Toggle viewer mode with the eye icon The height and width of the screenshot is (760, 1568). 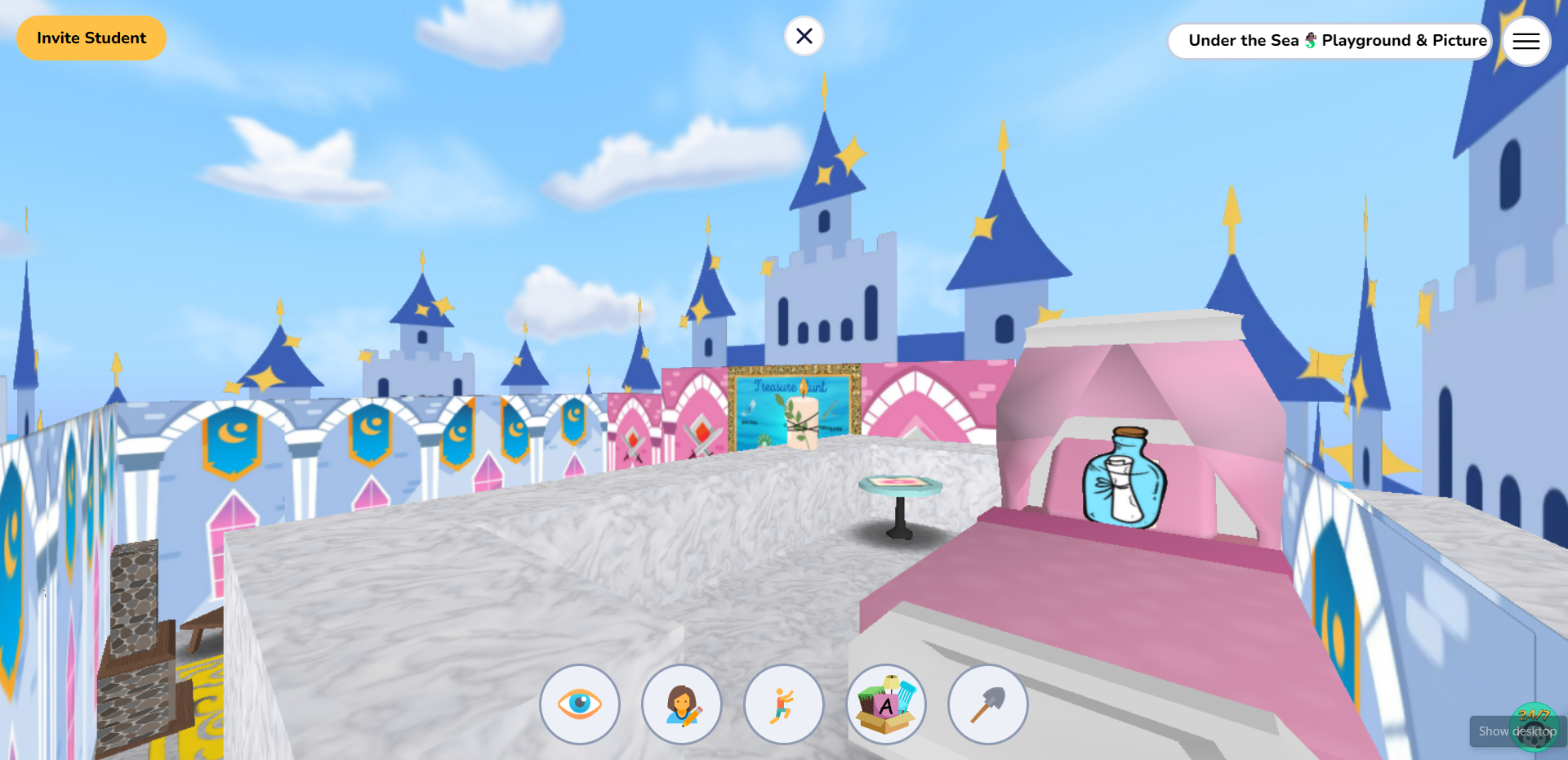(580, 704)
